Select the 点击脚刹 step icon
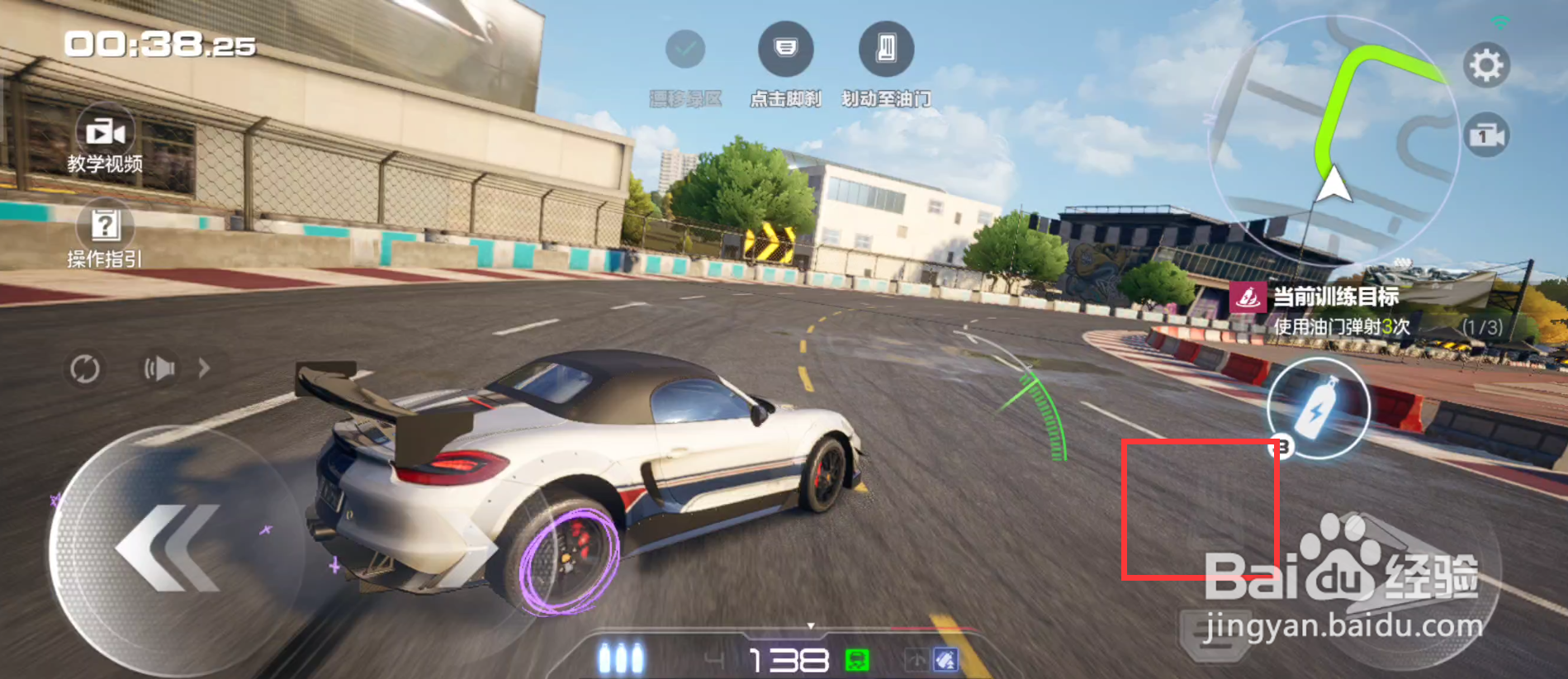Screen dimensions: 1568x679 785,50
